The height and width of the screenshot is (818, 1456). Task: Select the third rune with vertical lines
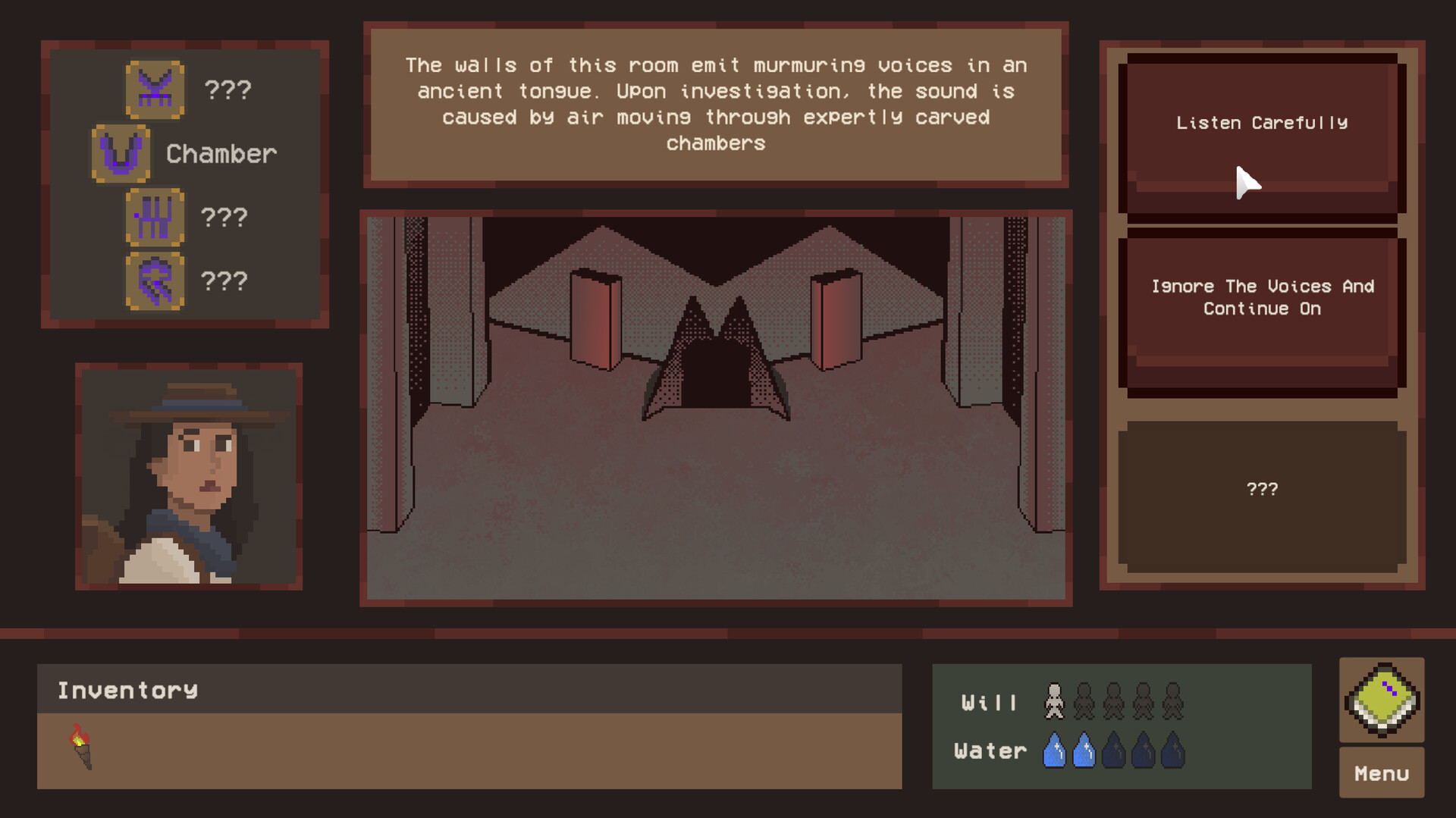click(155, 218)
